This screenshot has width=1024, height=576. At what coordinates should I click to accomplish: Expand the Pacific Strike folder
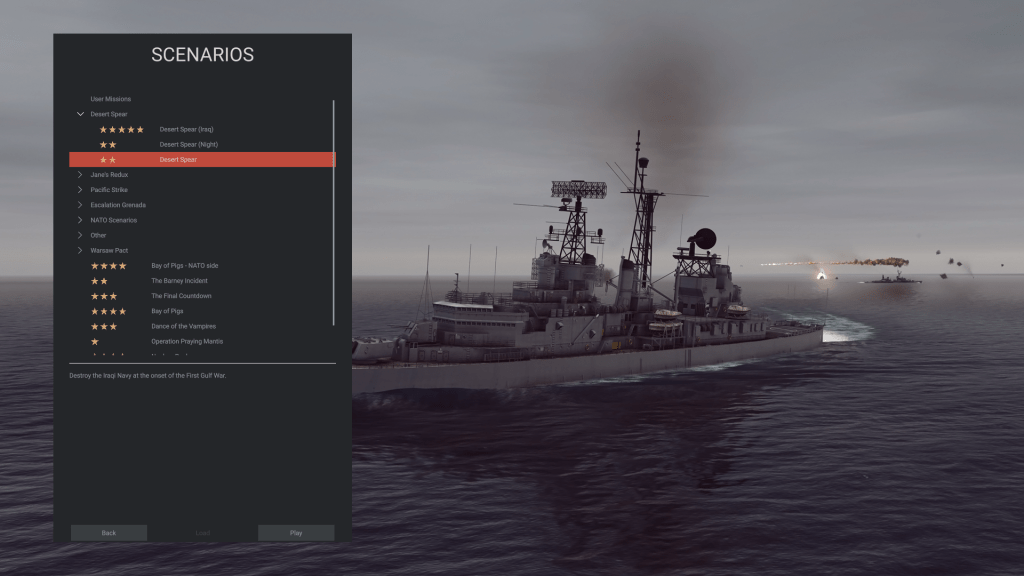click(x=80, y=190)
